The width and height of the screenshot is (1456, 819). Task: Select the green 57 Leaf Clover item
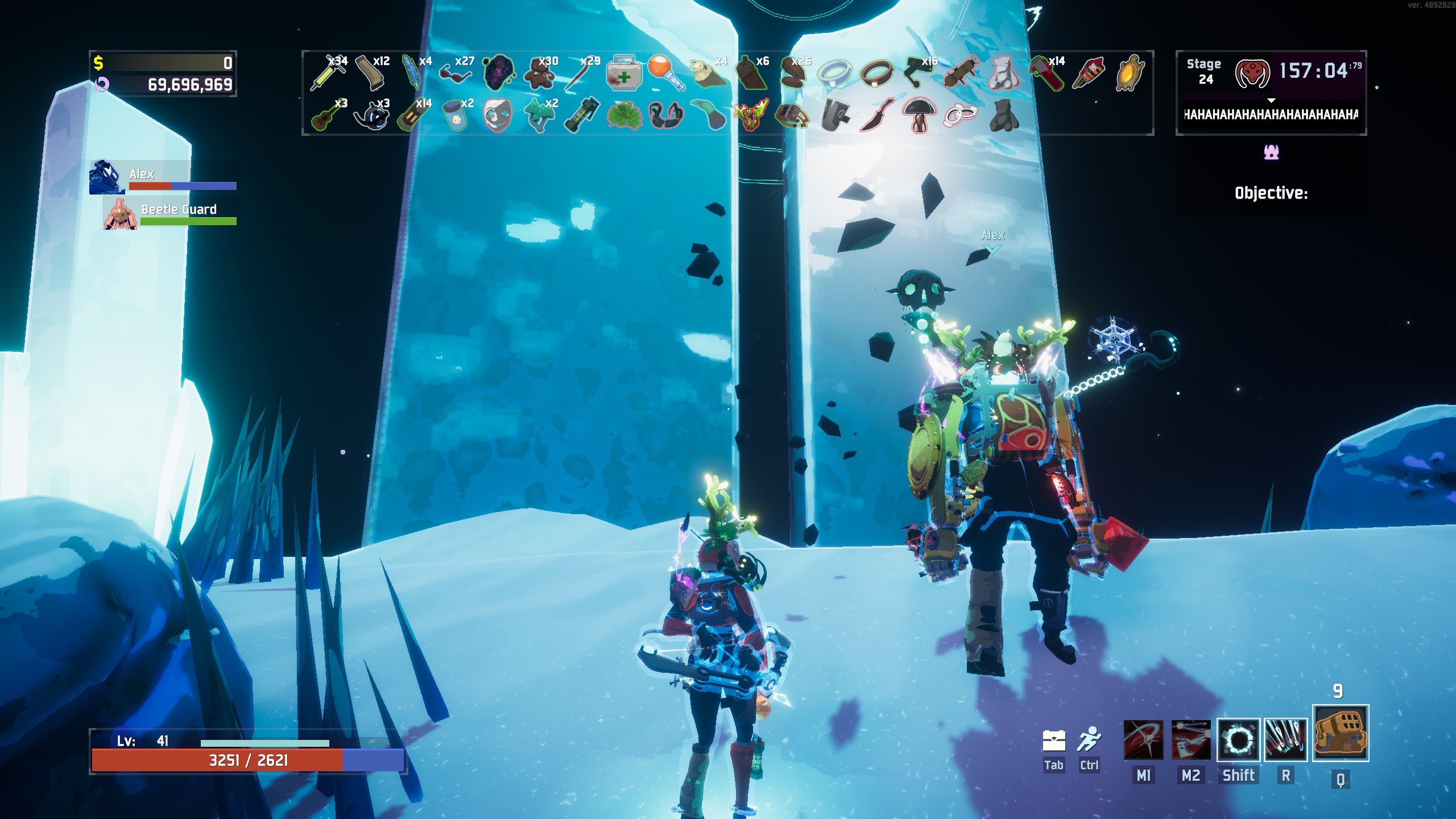tap(623, 115)
